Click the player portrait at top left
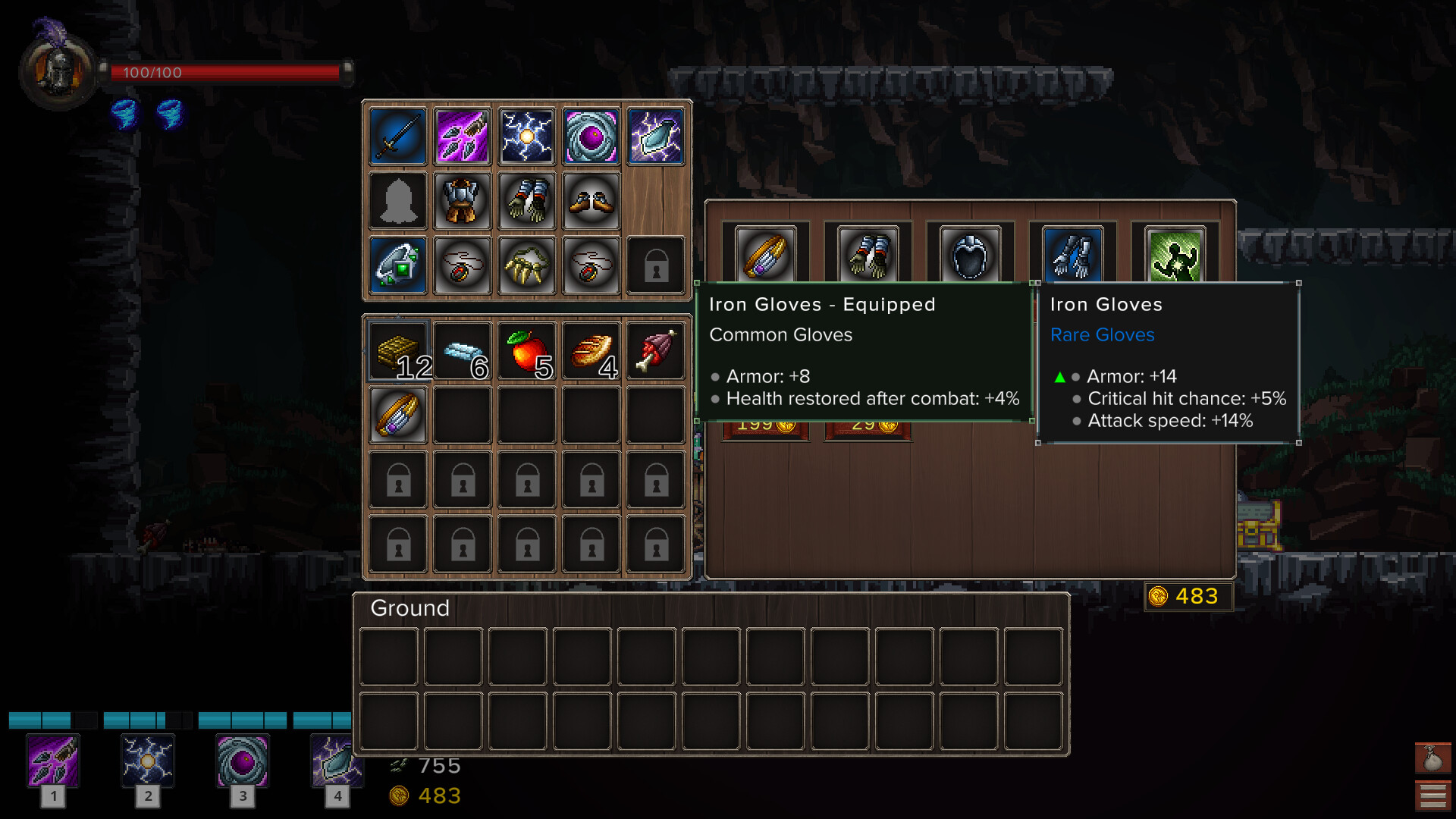1456x819 pixels. pos(57,74)
